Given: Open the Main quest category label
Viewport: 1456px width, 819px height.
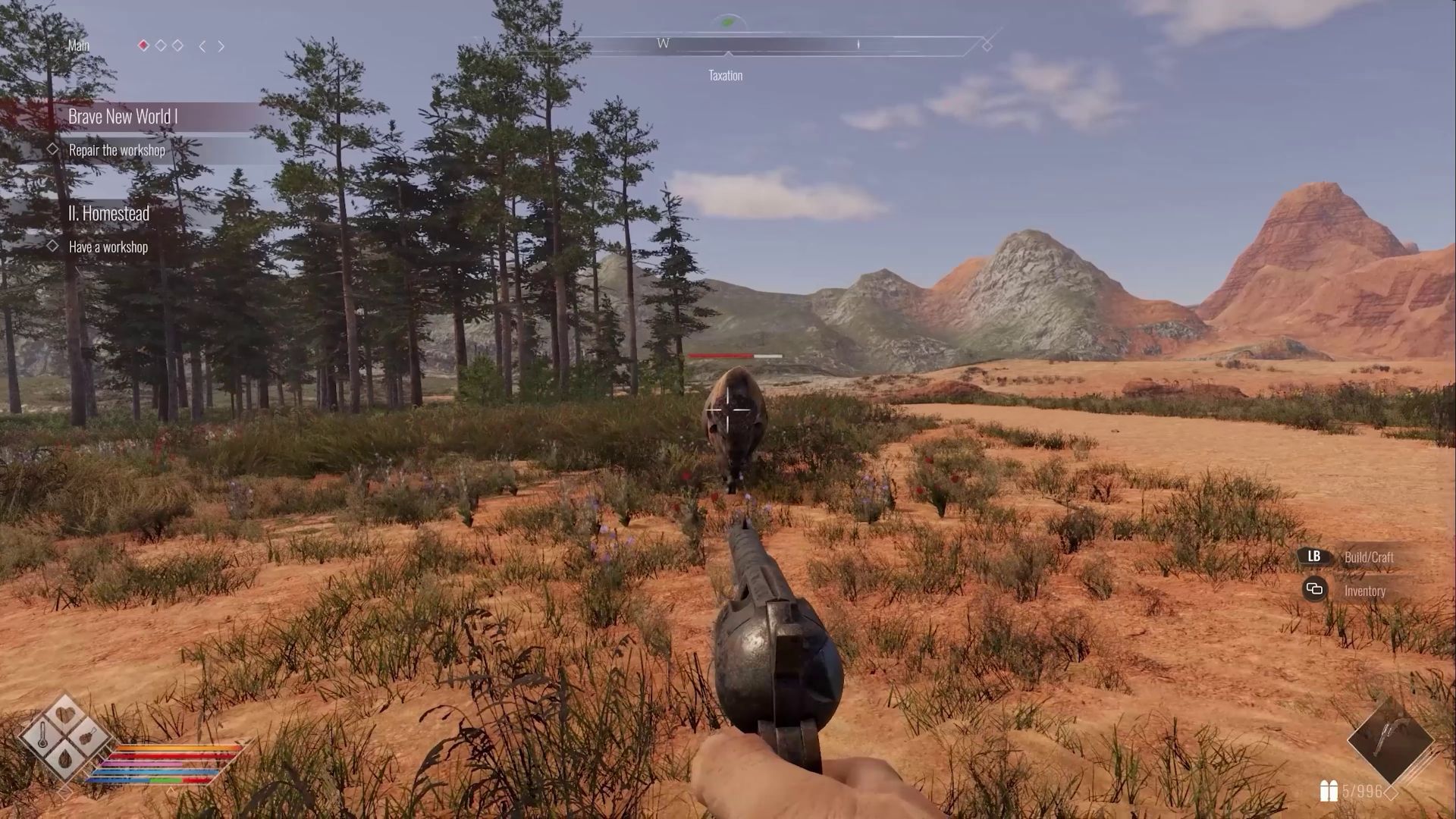Looking at the screenshot, I should 79,45.
